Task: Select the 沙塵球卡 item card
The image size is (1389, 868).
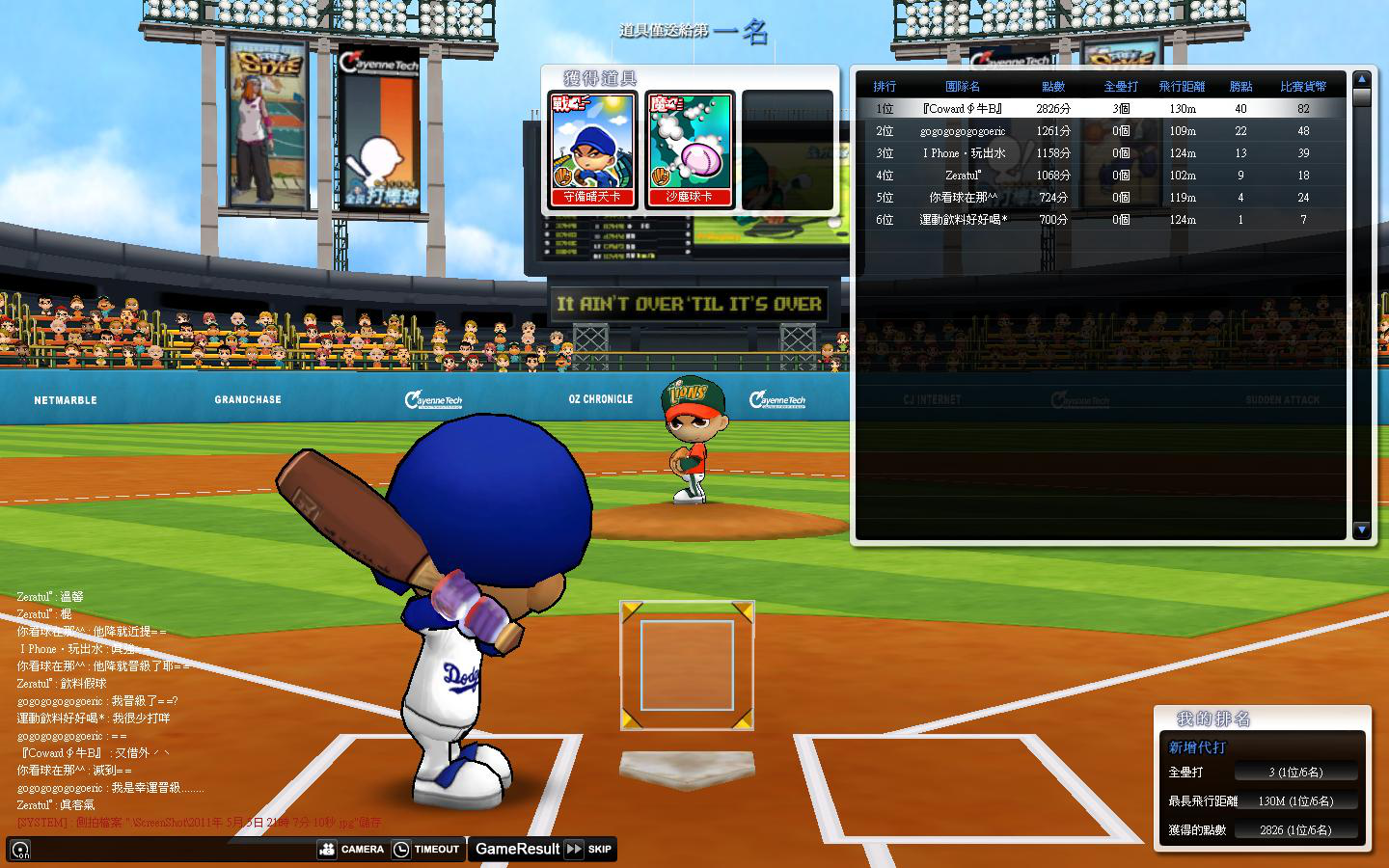Action: (690, 149)
